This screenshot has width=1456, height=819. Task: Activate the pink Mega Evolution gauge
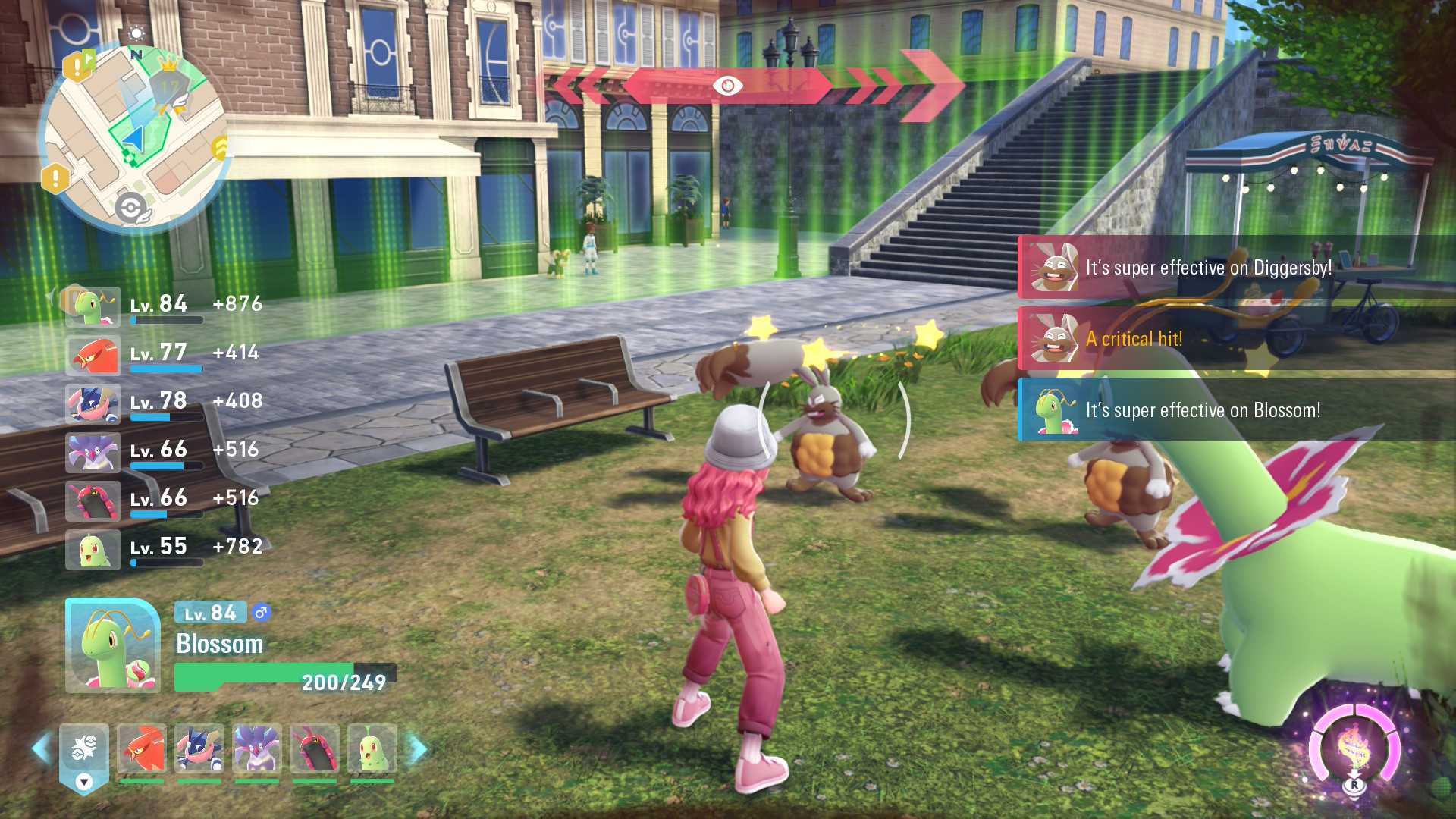point(1354,748)
